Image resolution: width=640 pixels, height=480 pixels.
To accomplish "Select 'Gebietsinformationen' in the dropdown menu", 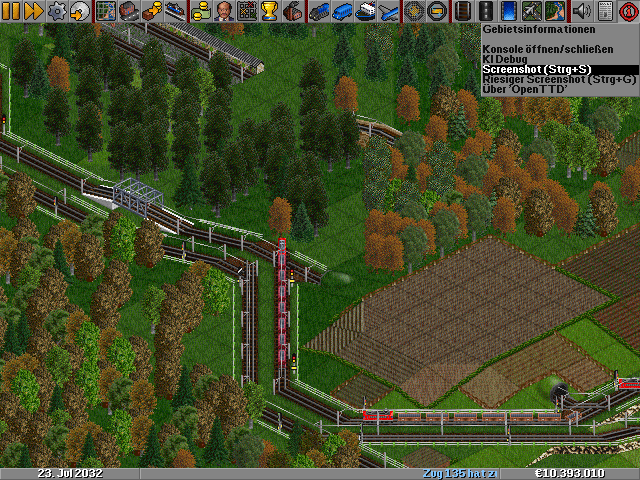I will 545,30.
